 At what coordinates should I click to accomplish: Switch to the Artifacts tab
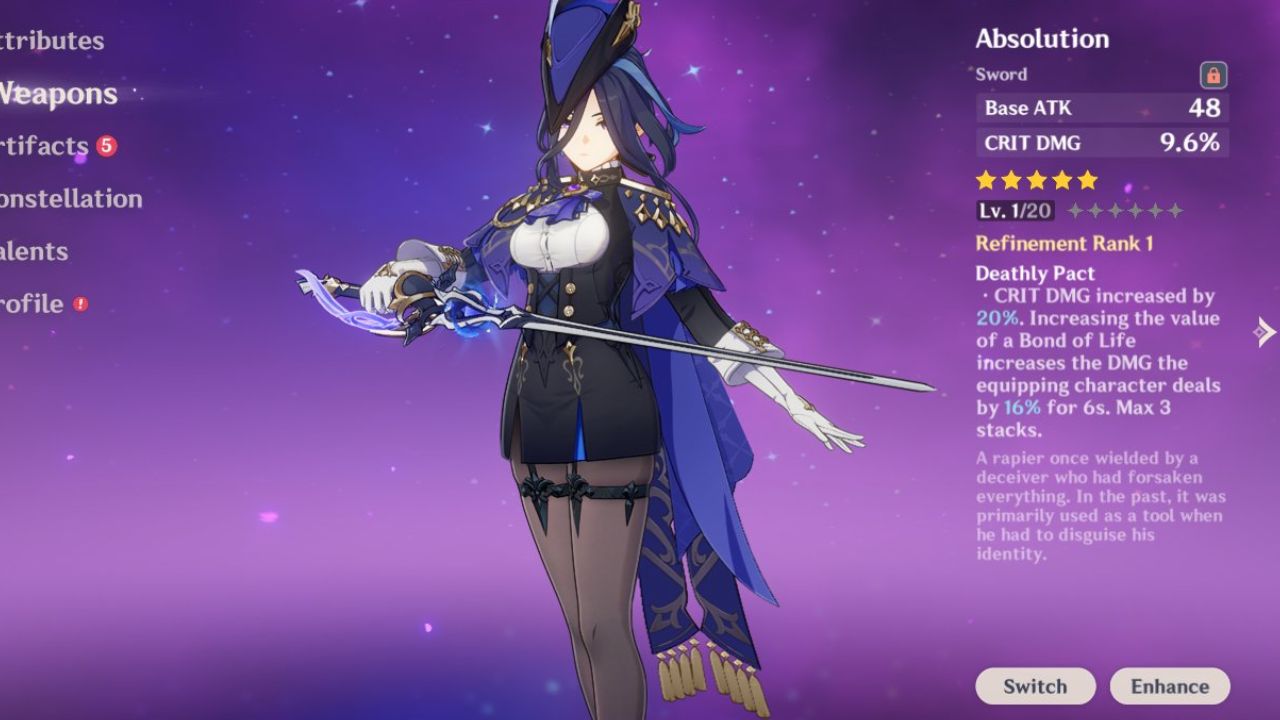click(x=46, y=146)
